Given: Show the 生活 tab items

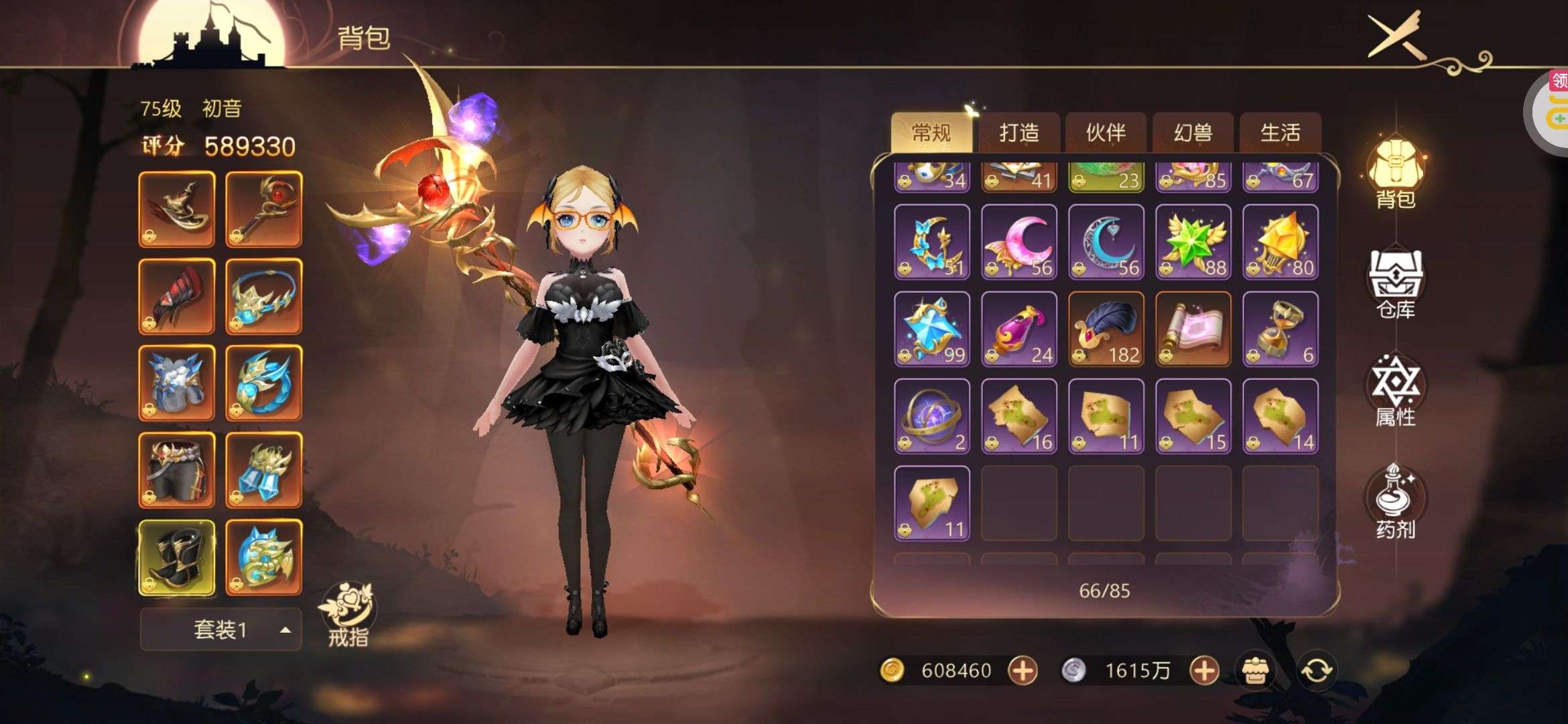Looking at the screenshot, I should pyautogui.click(x=1280, y=133).
